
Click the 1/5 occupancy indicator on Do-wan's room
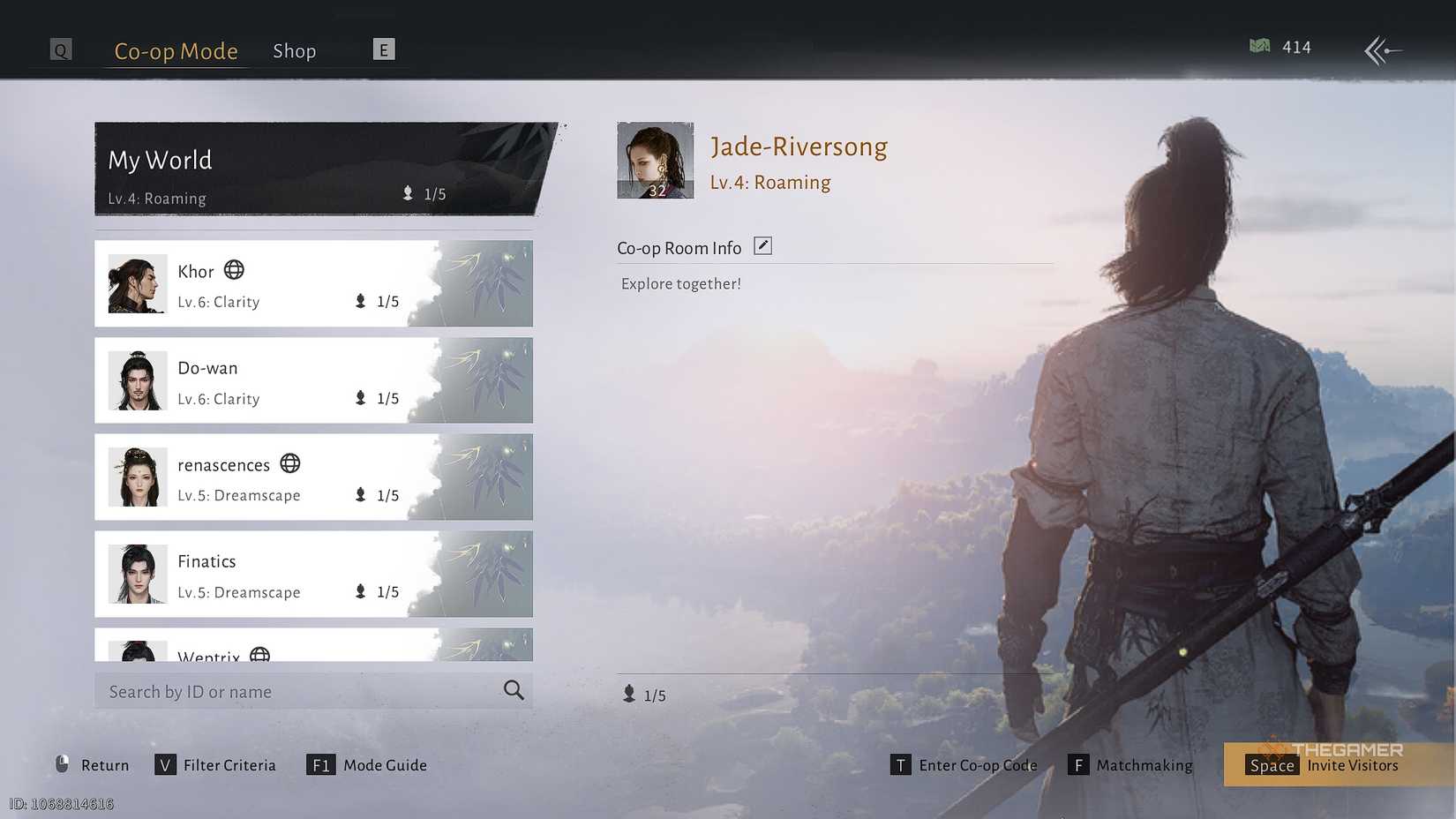[376, 398]
